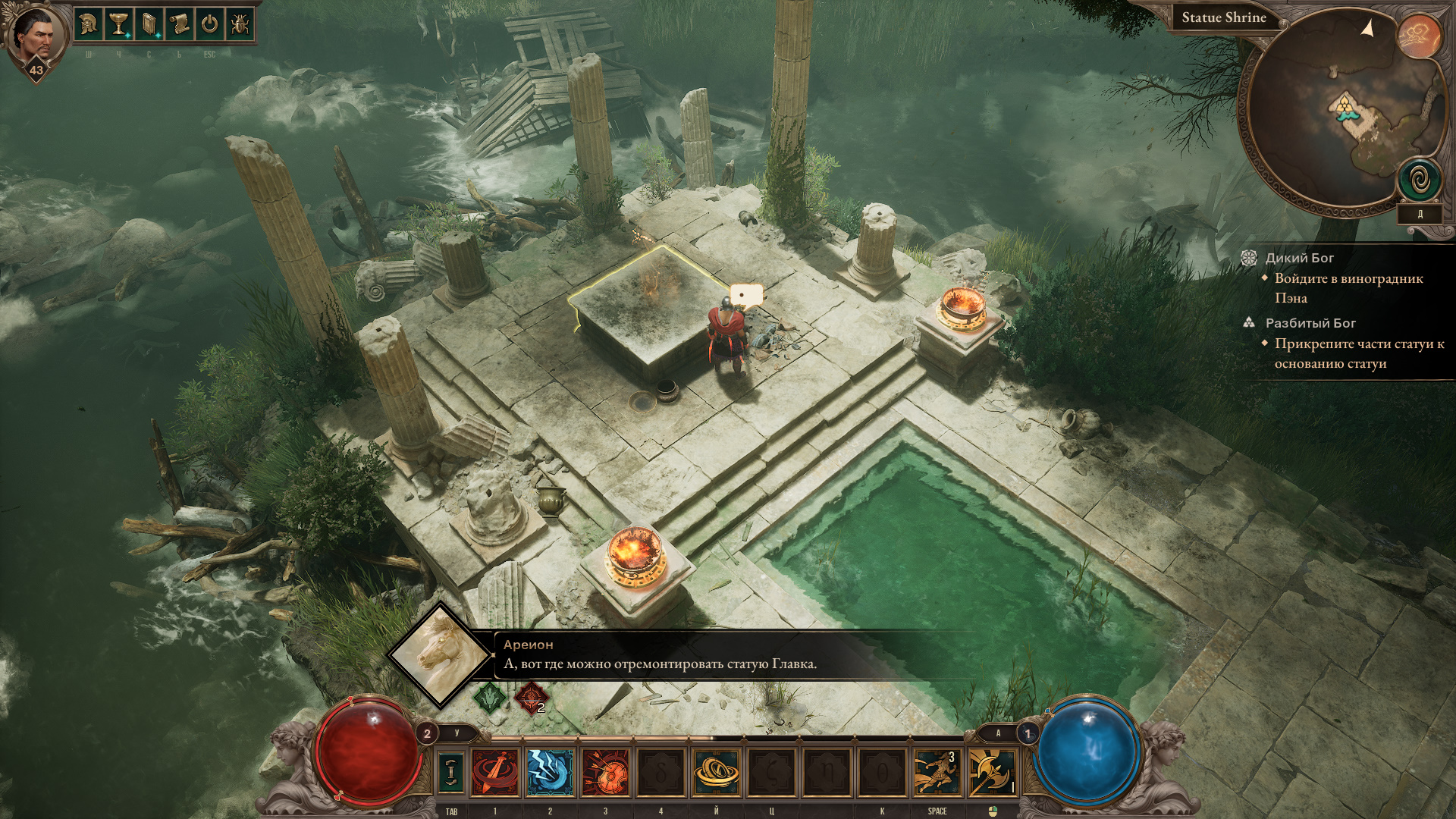Open the power button game menu
Screen dimensions: 1456x819
(210, 24)
